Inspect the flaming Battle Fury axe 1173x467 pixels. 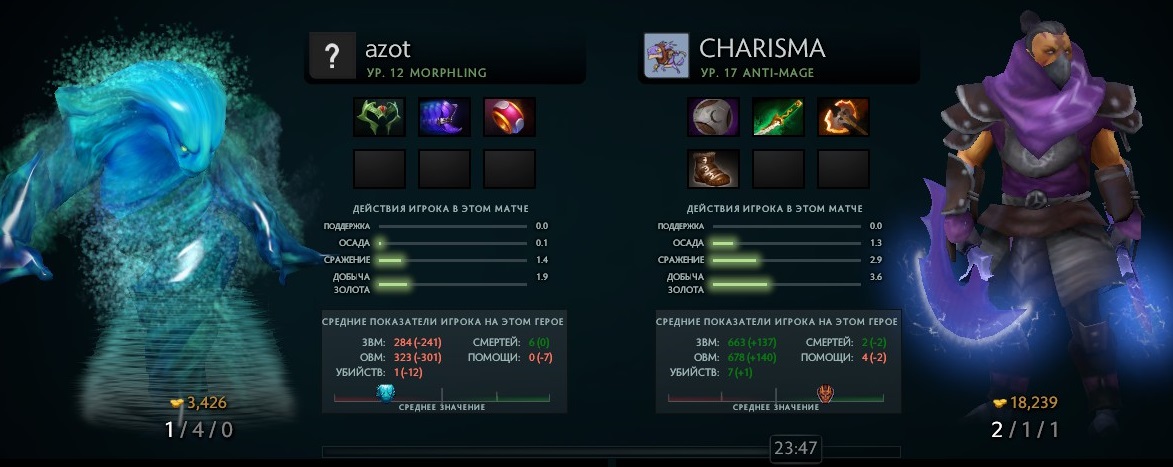coord(843,117)
